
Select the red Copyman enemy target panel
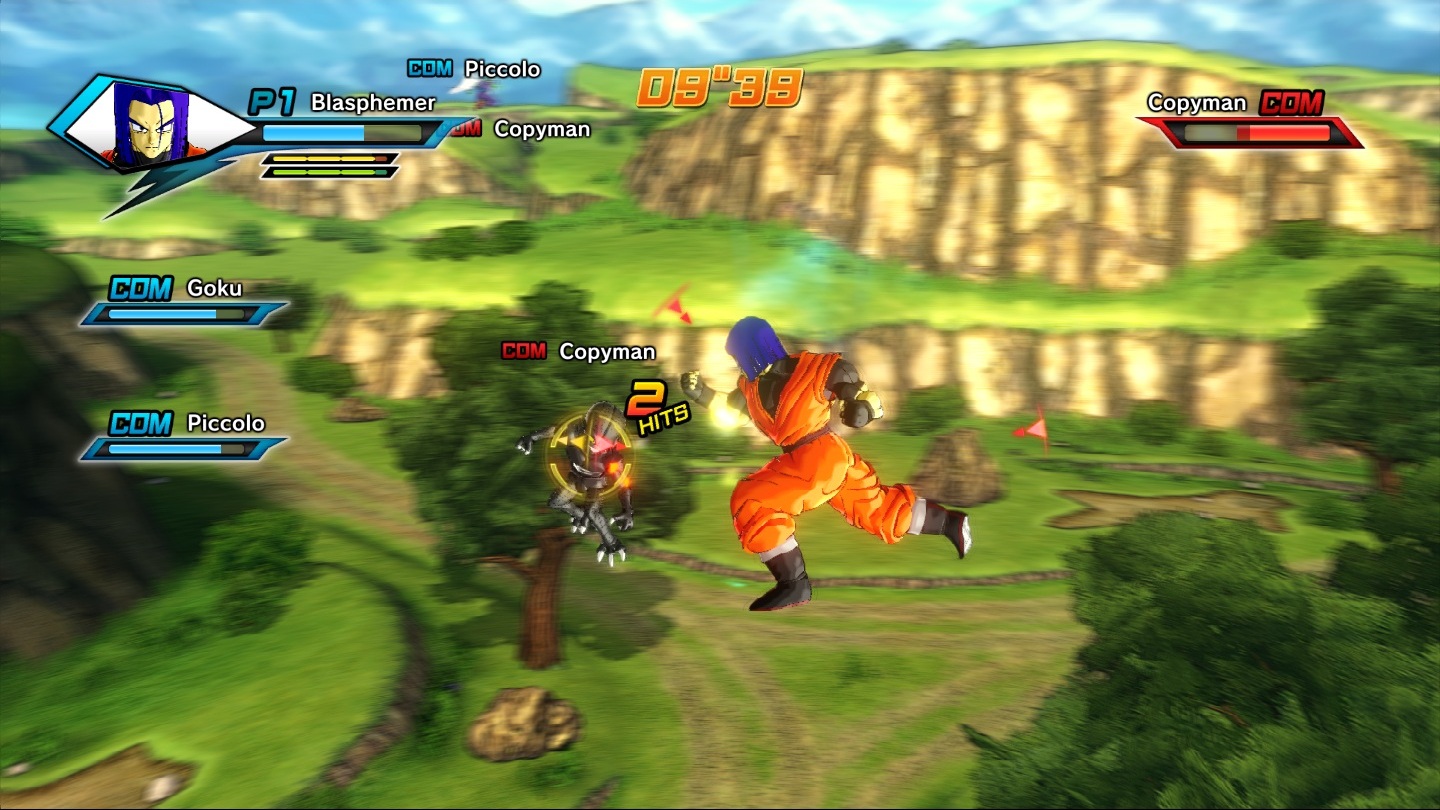1252,119
